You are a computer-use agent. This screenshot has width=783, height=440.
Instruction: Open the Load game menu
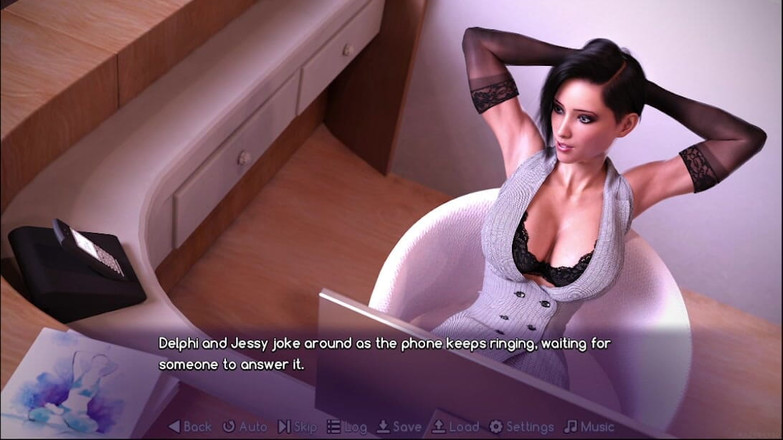(455, 427)
